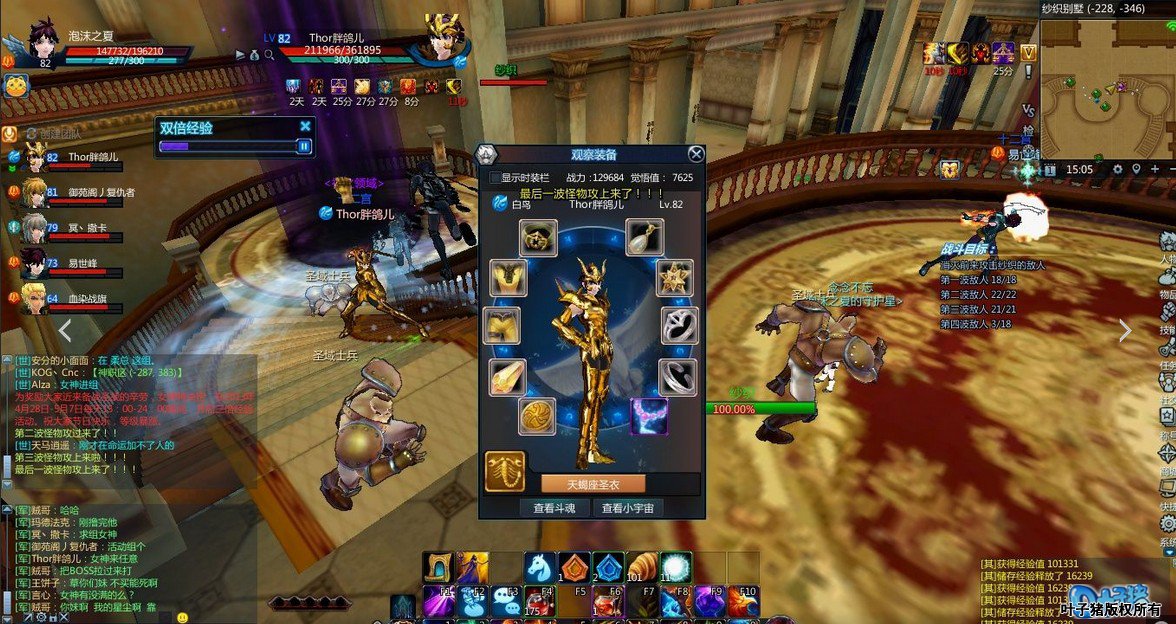Use the croissant bread item slot
Screen dimensions: 1176x624
point(642,568)
